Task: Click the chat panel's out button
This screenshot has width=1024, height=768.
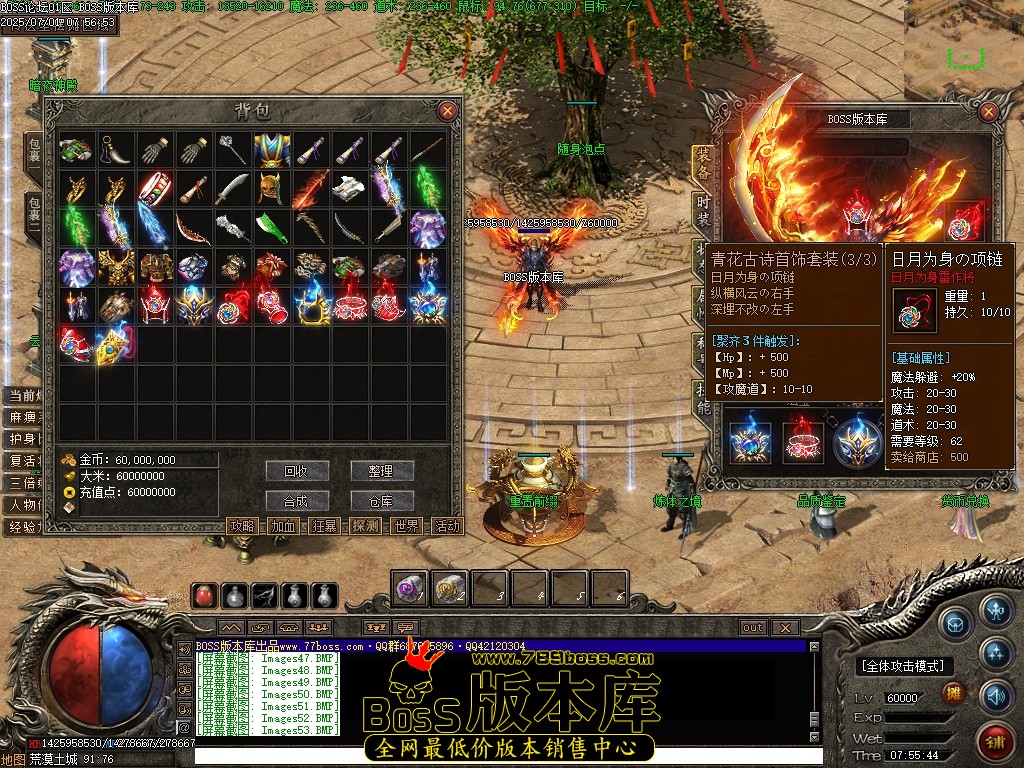Action: (x=753, y=628)
